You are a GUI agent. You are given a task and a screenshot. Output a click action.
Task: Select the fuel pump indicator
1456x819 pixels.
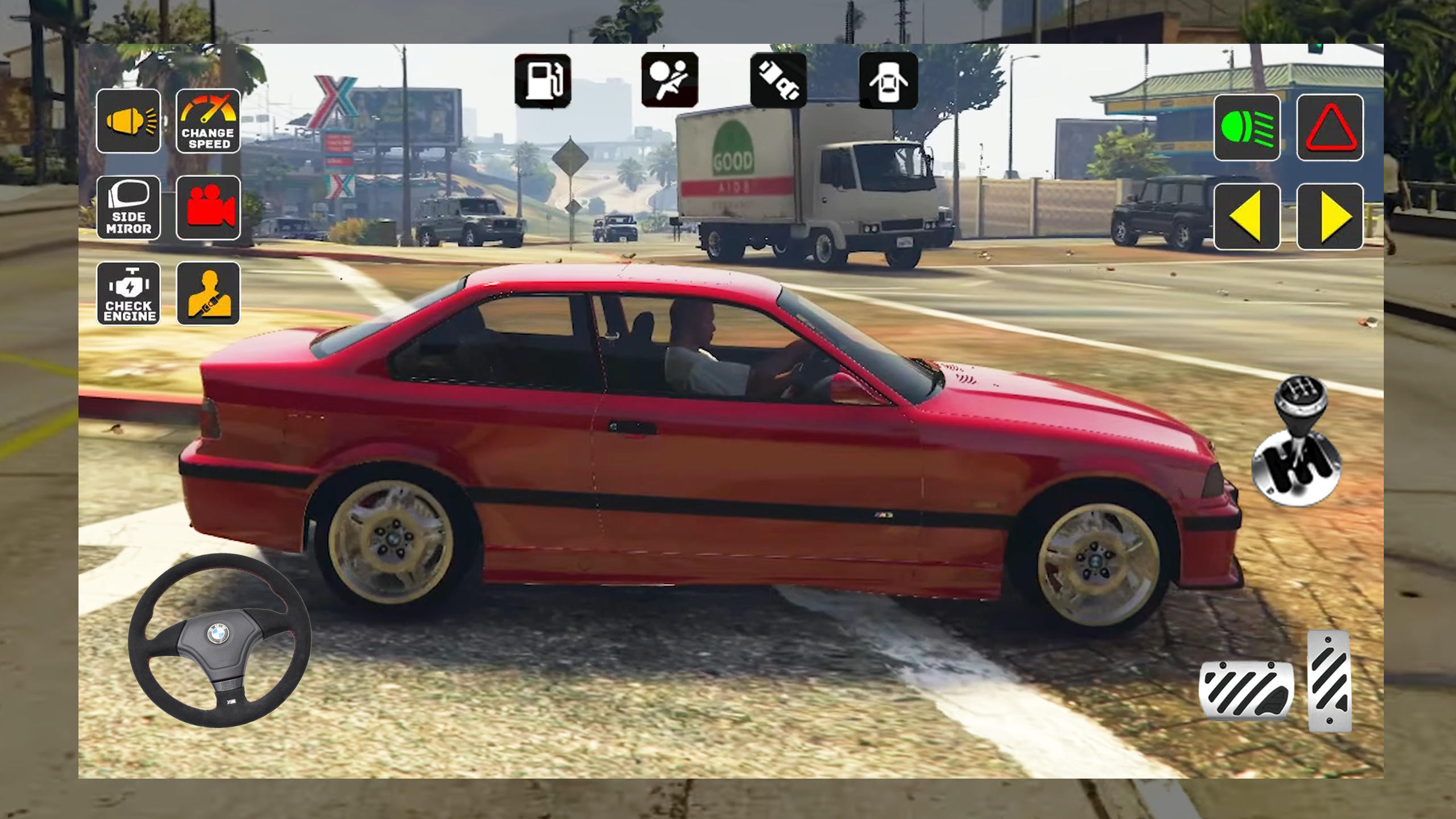click(543, 80)
